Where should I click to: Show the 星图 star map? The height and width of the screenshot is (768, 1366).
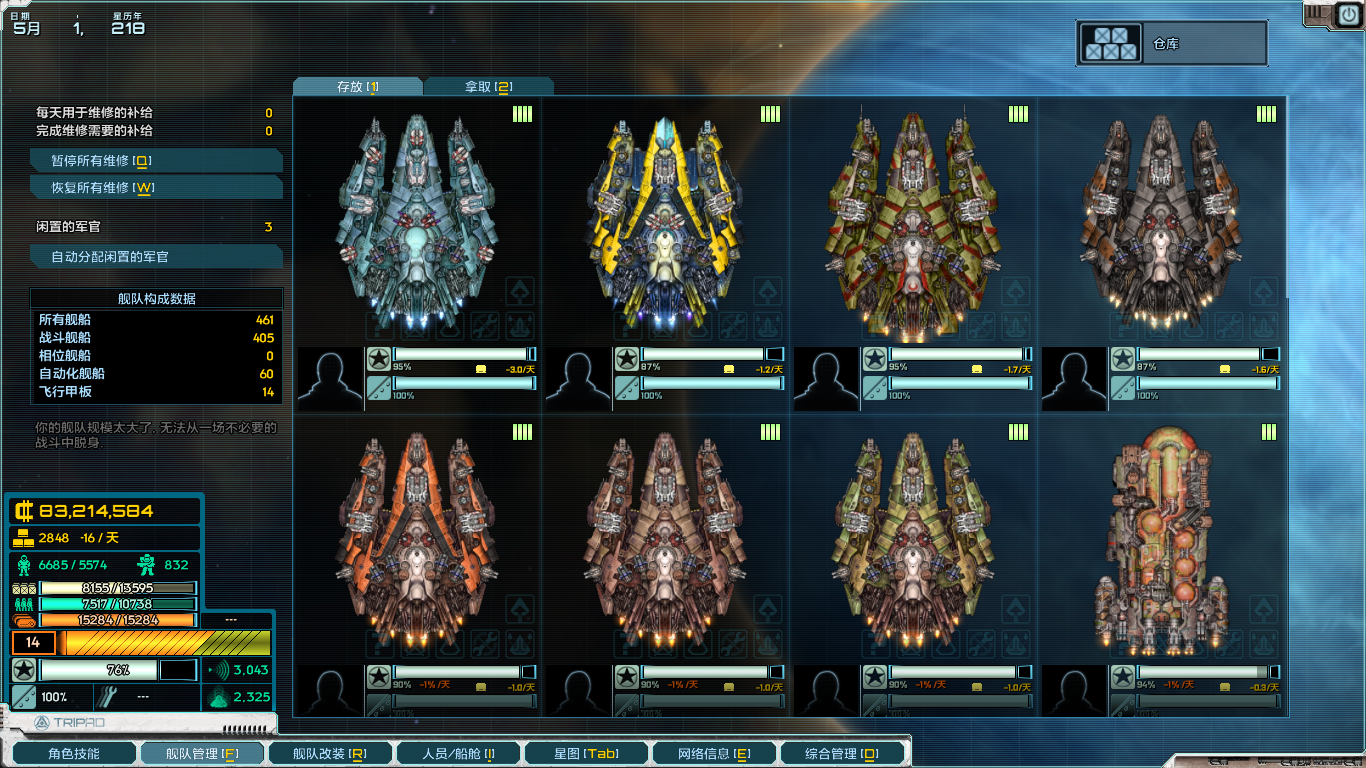(x=586, y=753)
